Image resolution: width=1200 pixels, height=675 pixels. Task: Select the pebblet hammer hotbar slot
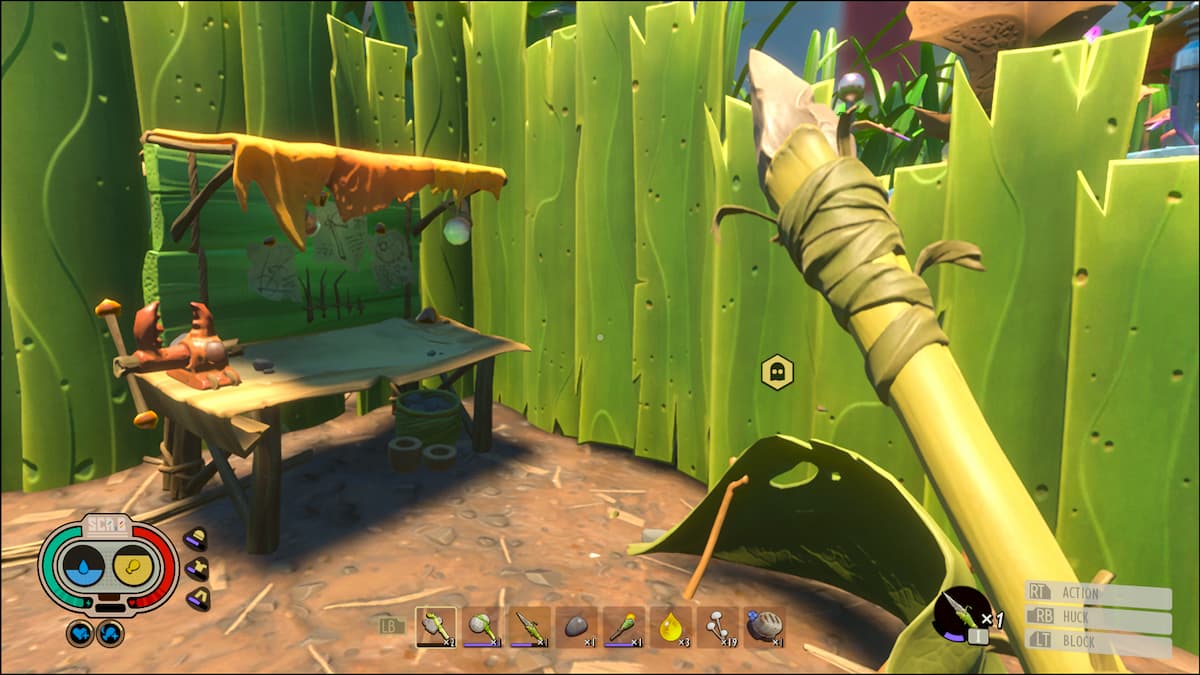point(482,627)
